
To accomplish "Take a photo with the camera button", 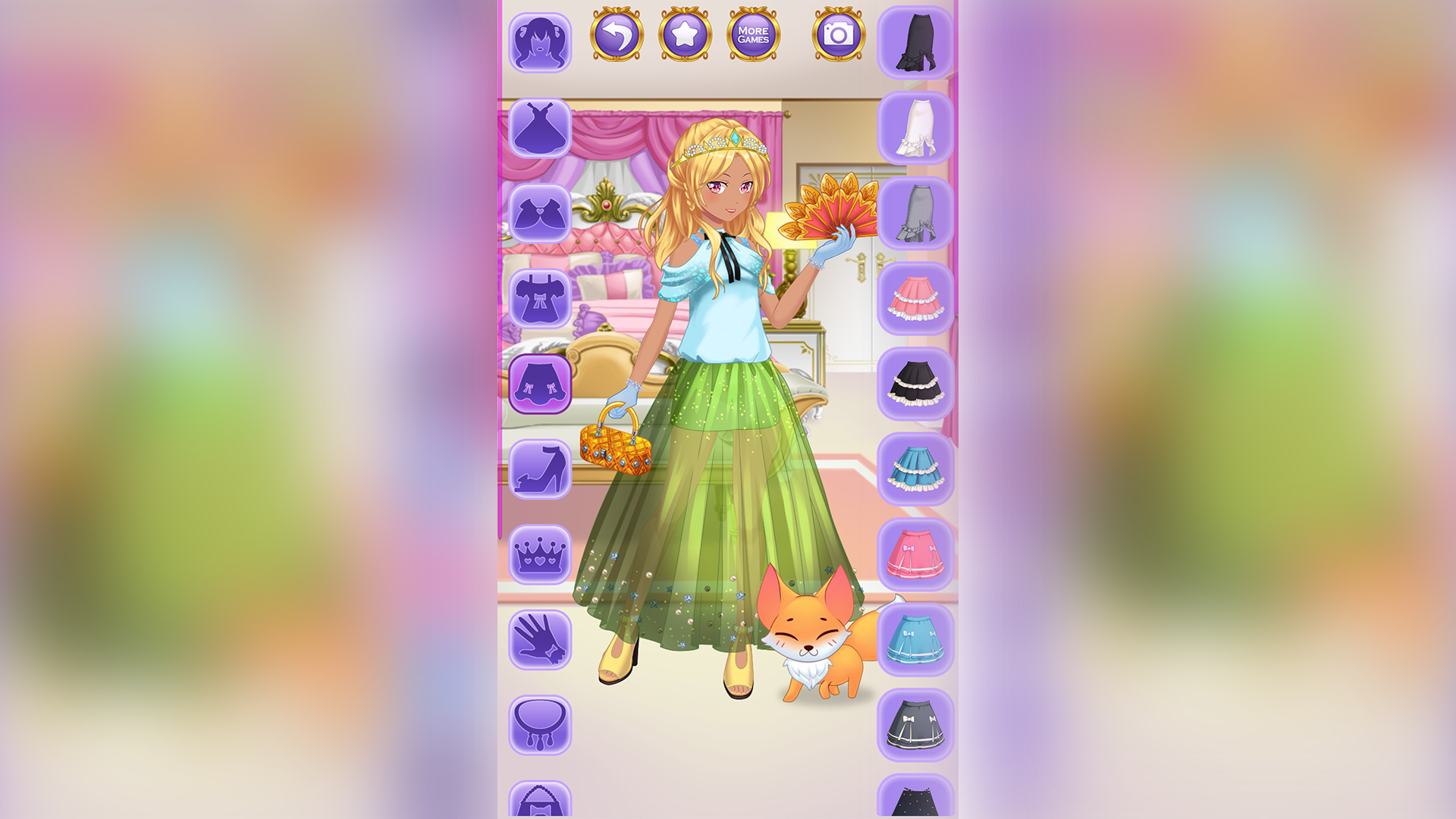I will (x=837, y=33).
